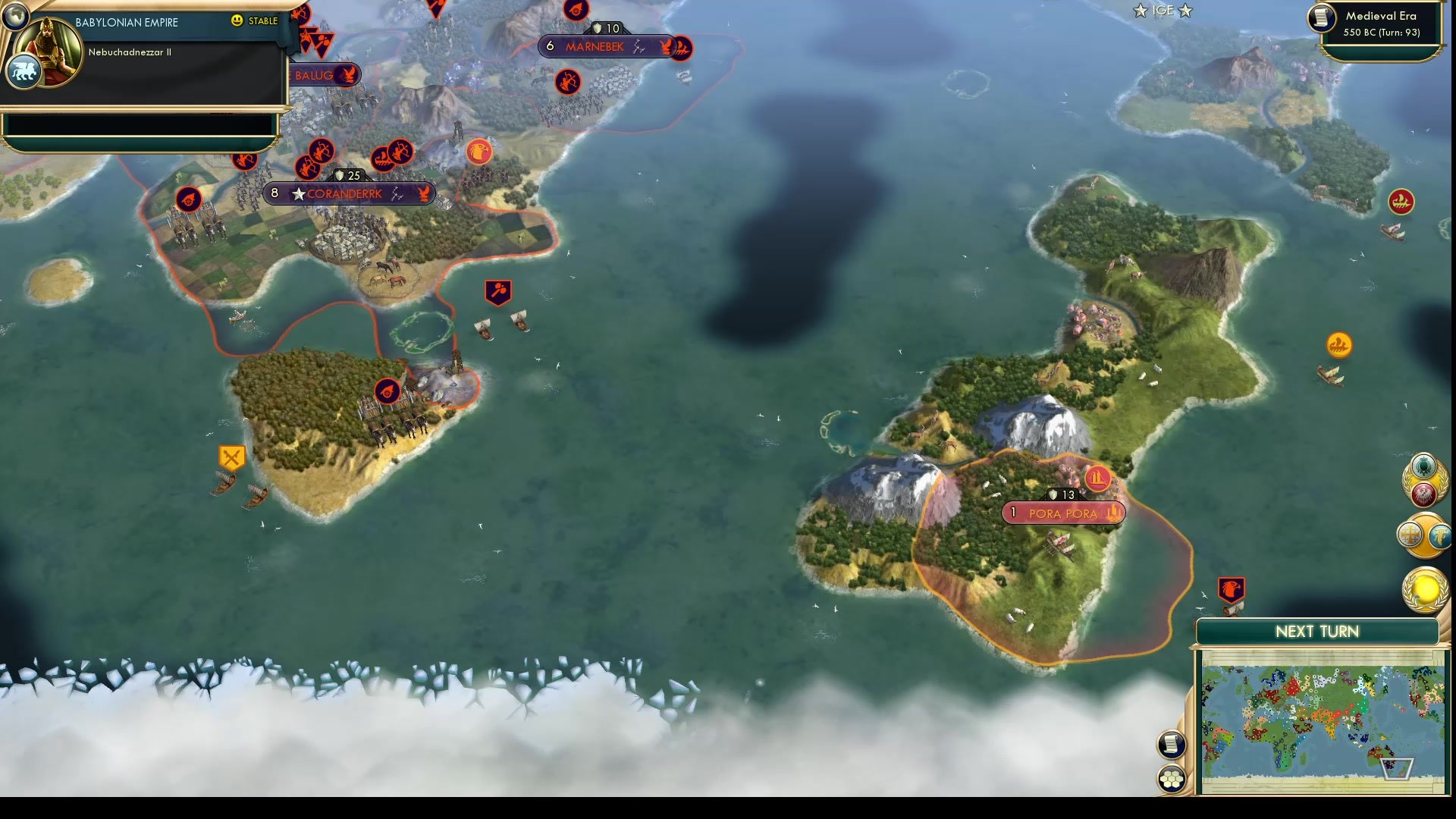Open Pora Pora's city screen via its name
The height and width of the screenshot is (819, 1456).
click(1063, 513)
